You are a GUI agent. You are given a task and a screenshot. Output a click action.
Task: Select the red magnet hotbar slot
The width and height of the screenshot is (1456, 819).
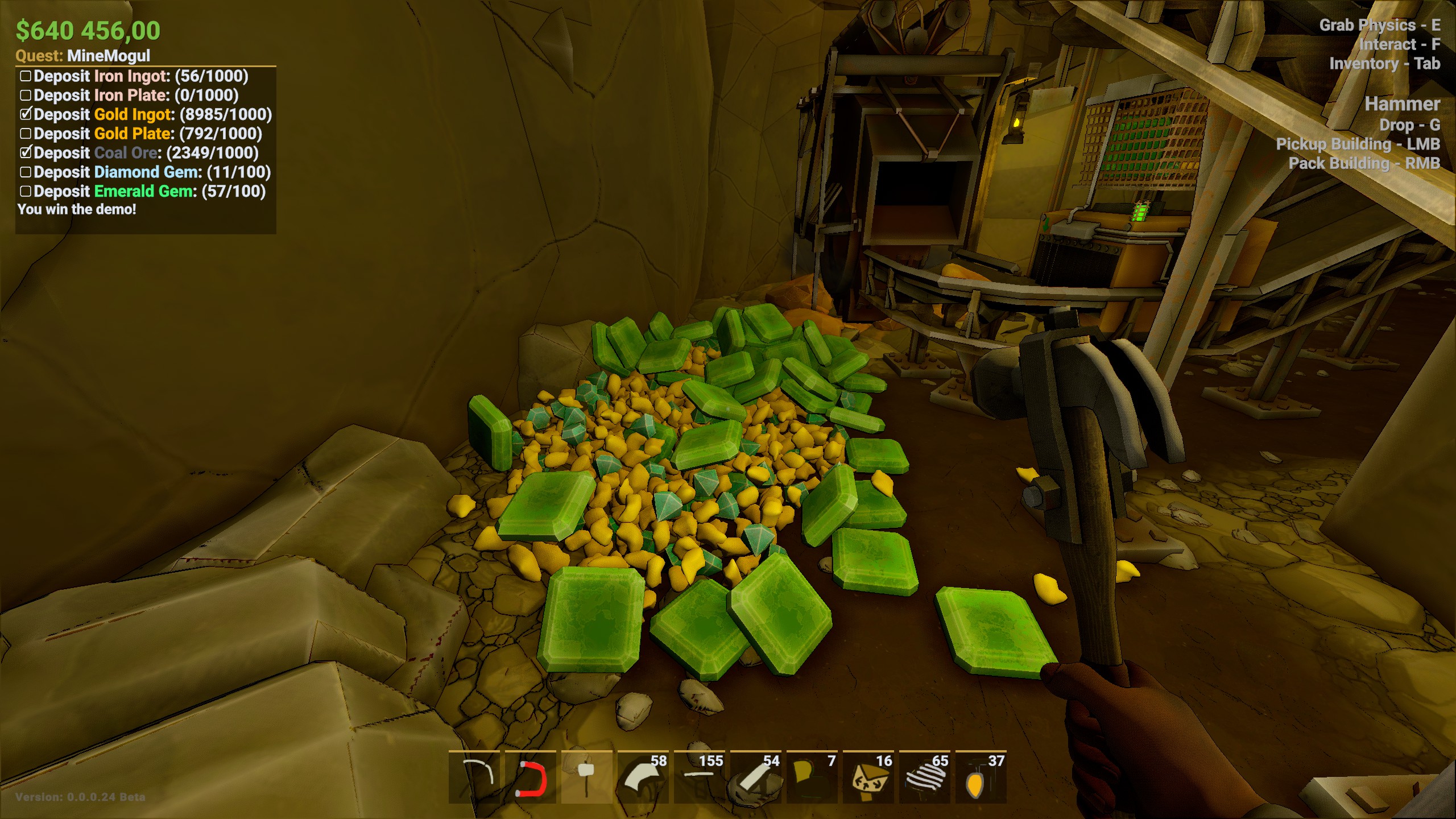(x=530, y=777)
